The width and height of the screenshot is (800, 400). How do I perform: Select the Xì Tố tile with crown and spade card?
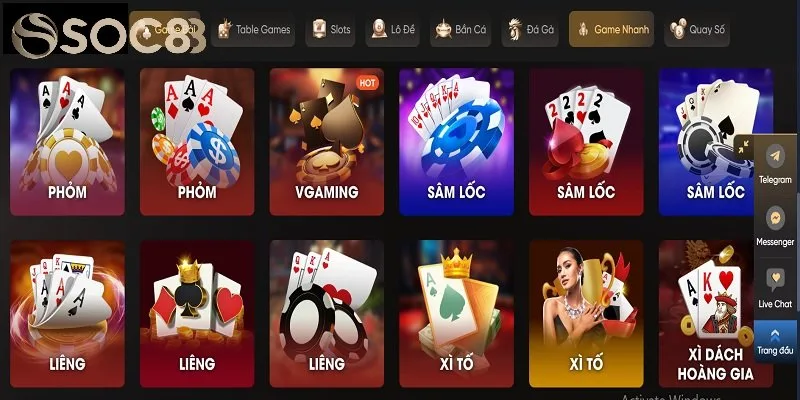coord(456,314)
